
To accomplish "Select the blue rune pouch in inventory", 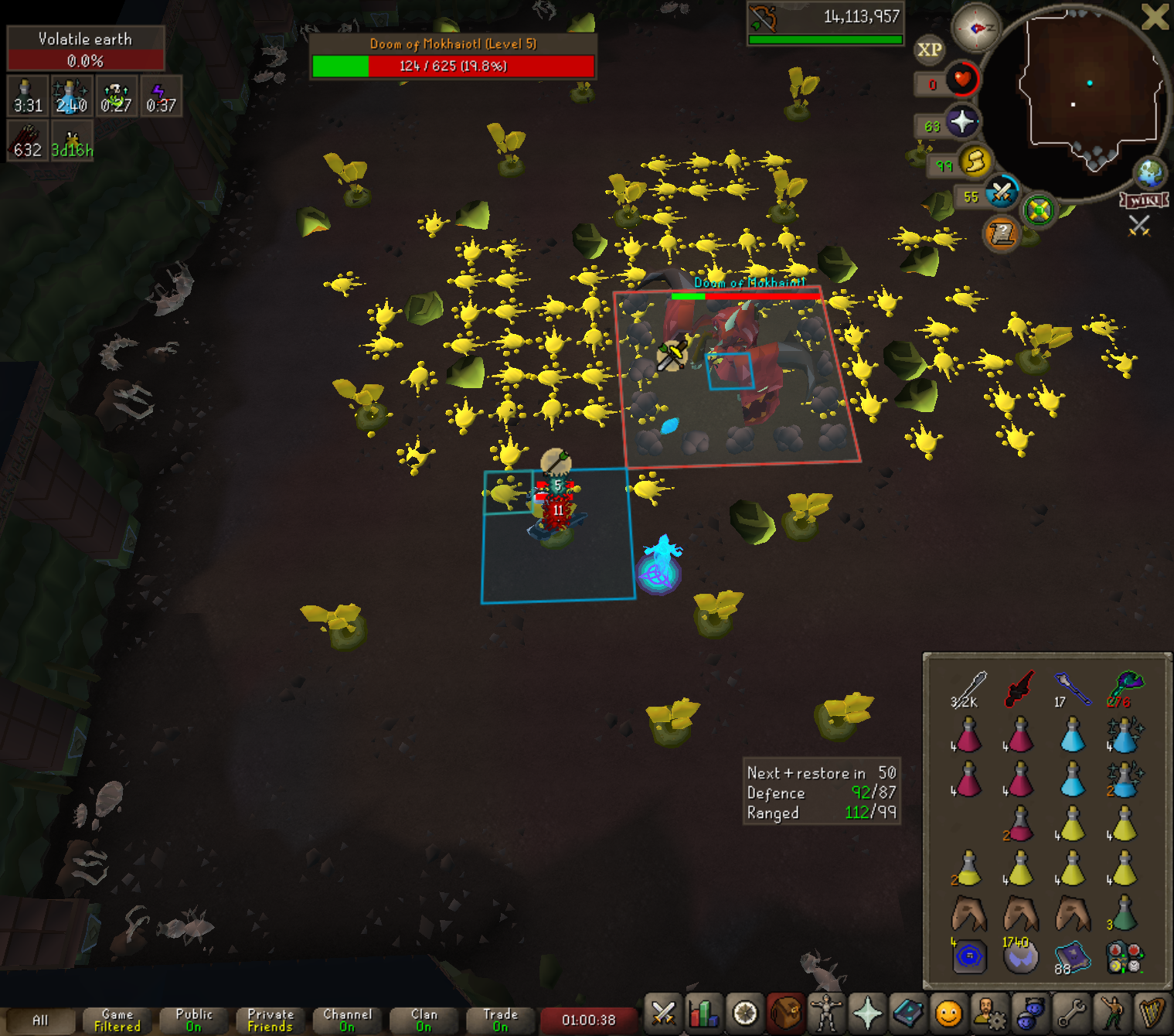I will coord(969,956).
